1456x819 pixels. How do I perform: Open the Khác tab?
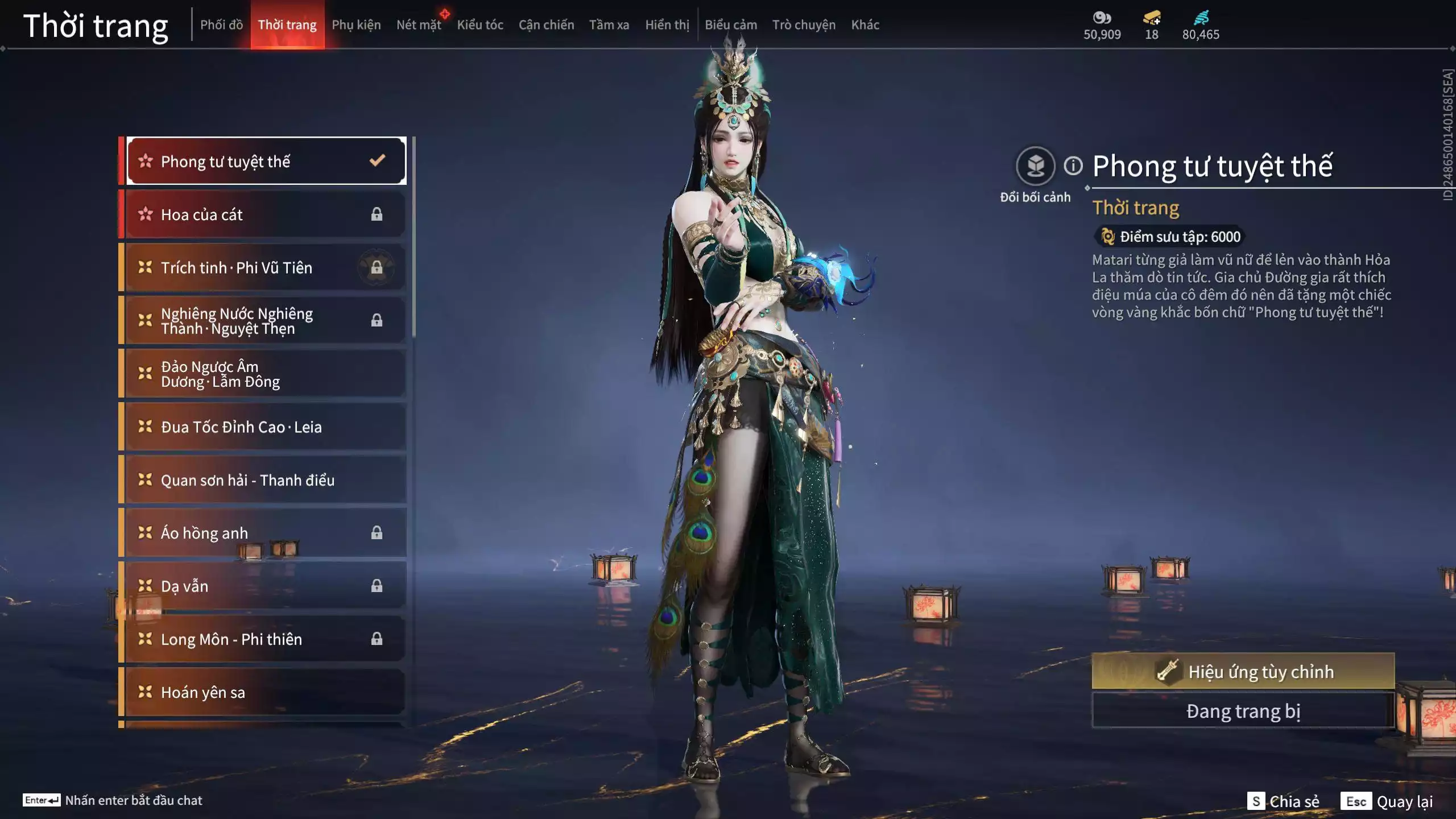tap(865, 25)
